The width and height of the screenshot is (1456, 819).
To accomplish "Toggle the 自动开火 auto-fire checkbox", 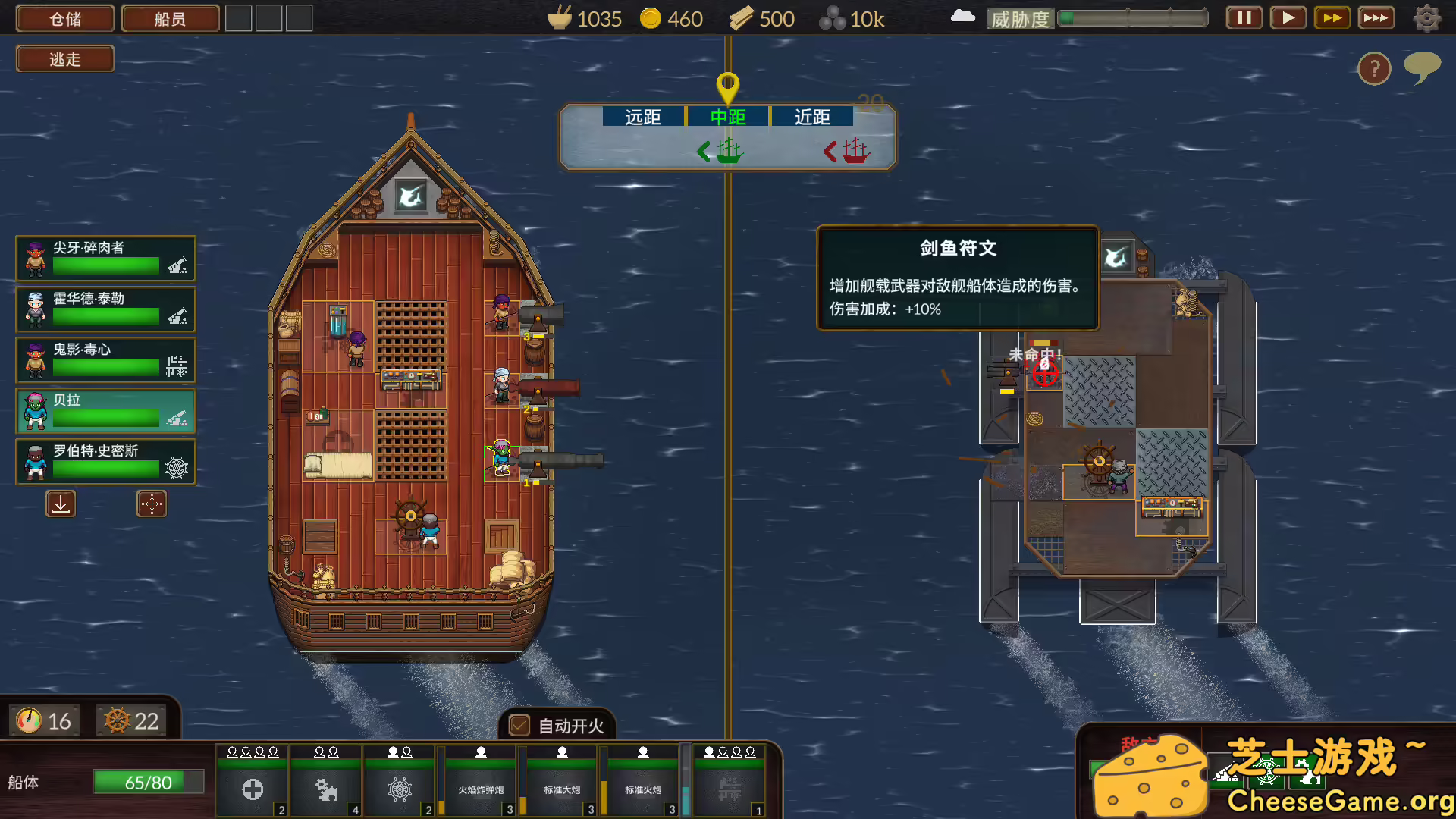I will (518, 726).
